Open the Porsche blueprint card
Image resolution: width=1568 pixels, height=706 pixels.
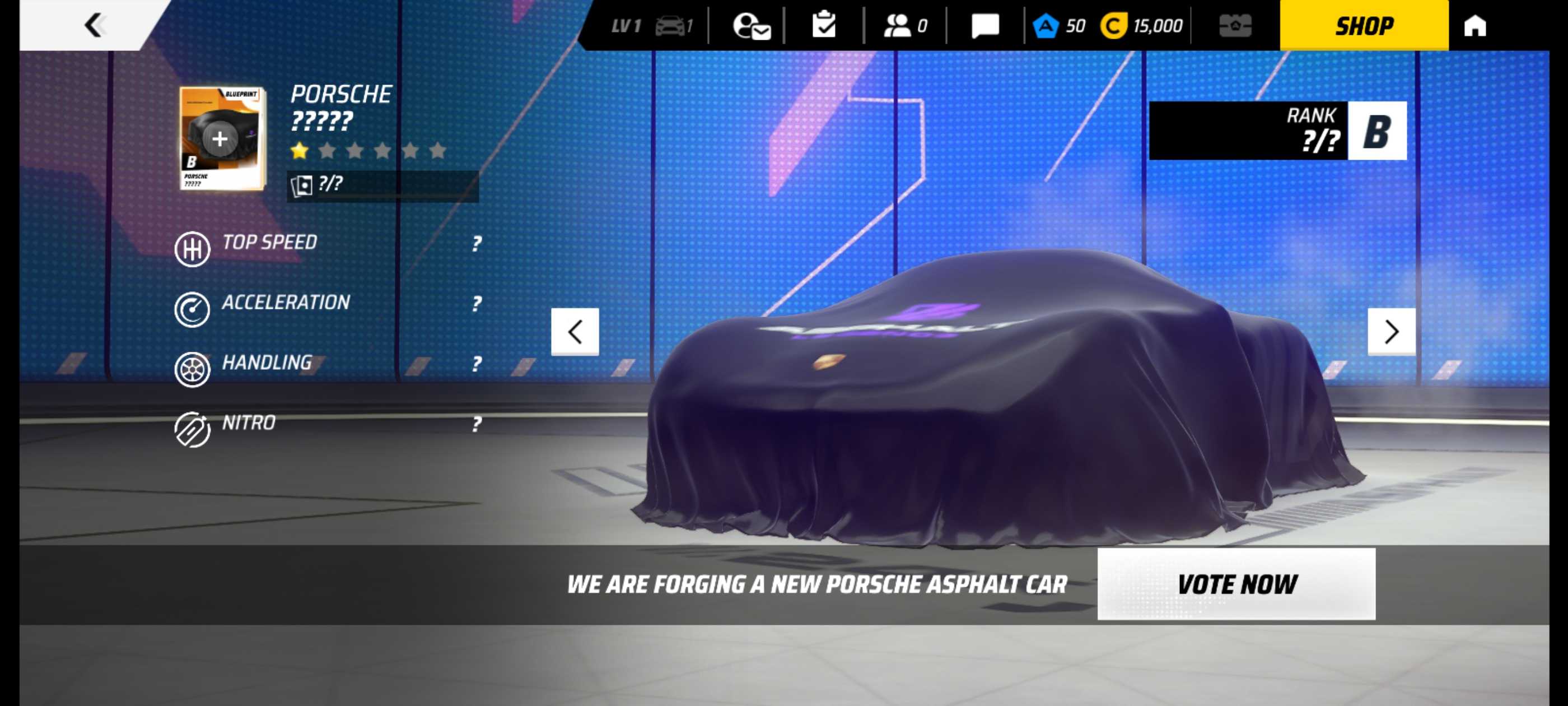point(222,138)
